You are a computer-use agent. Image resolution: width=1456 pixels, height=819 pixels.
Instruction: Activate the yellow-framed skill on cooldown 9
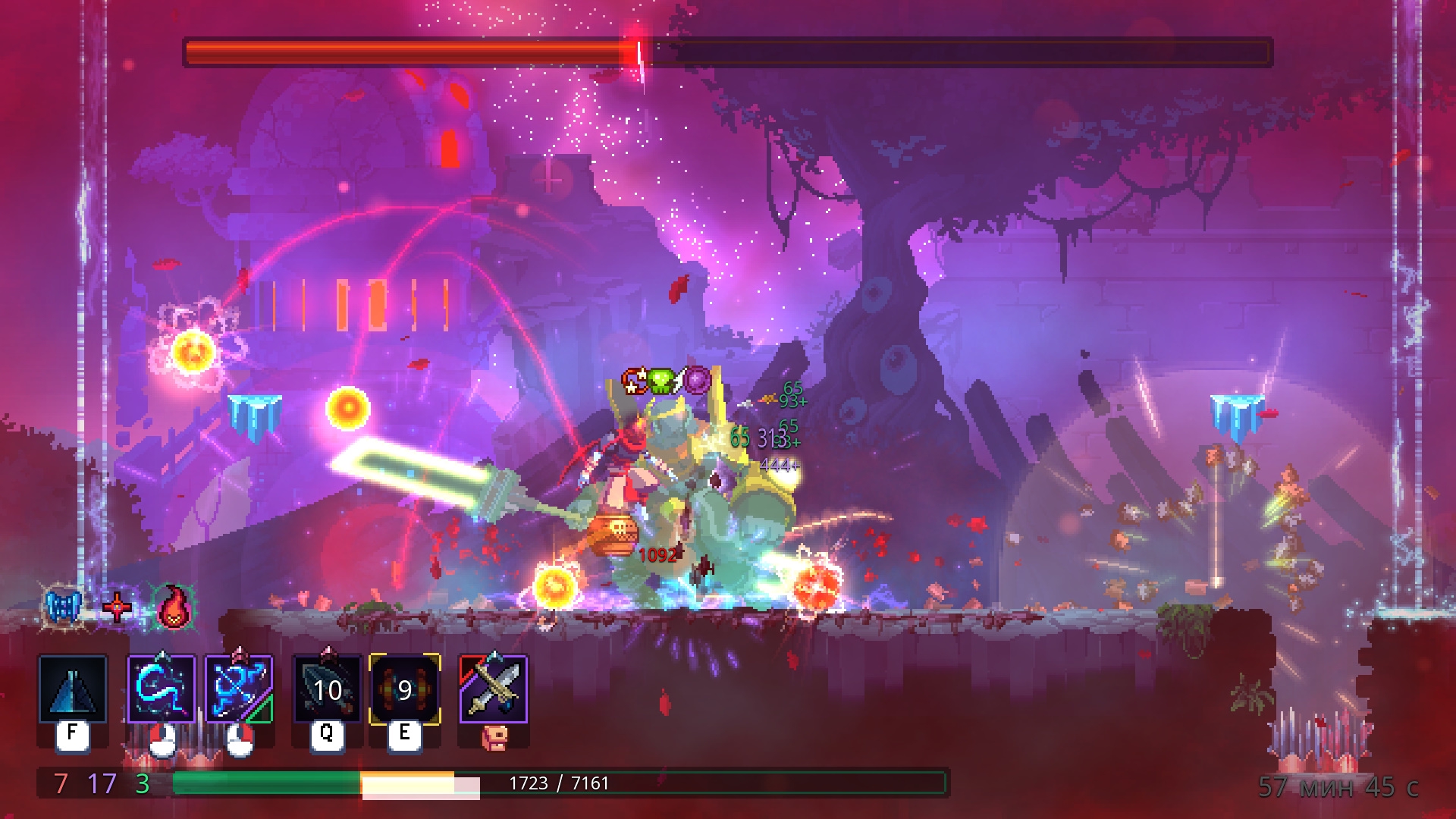point(404,689)
